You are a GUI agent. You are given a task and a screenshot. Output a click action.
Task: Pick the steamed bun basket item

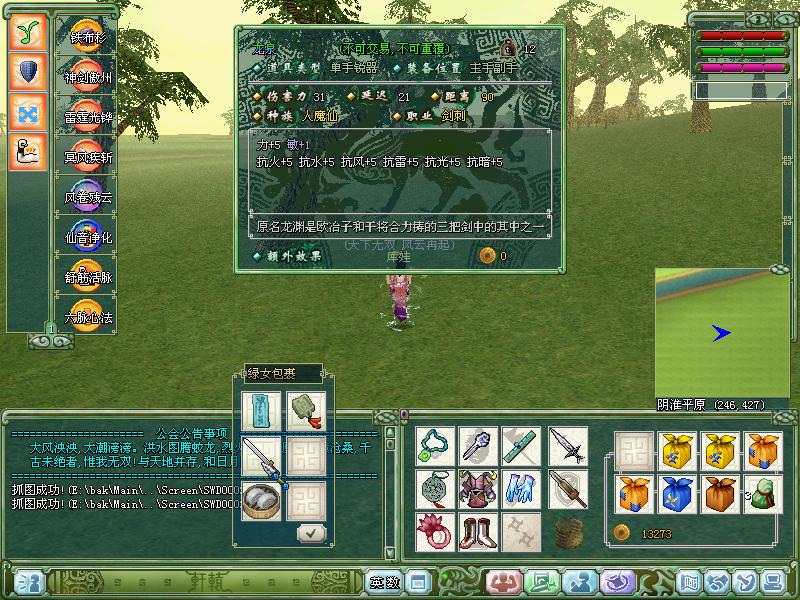coord(262,501)
